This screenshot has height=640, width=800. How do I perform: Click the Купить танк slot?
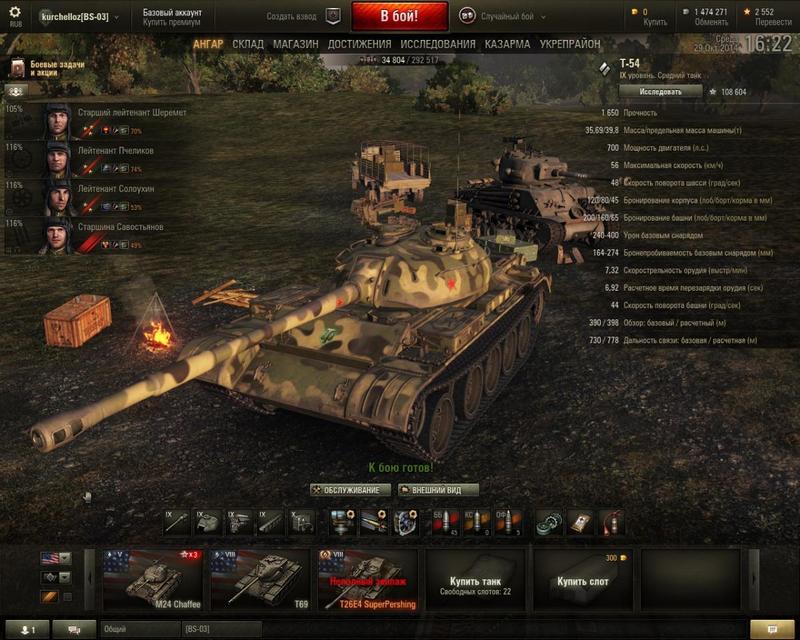point(475,580)
